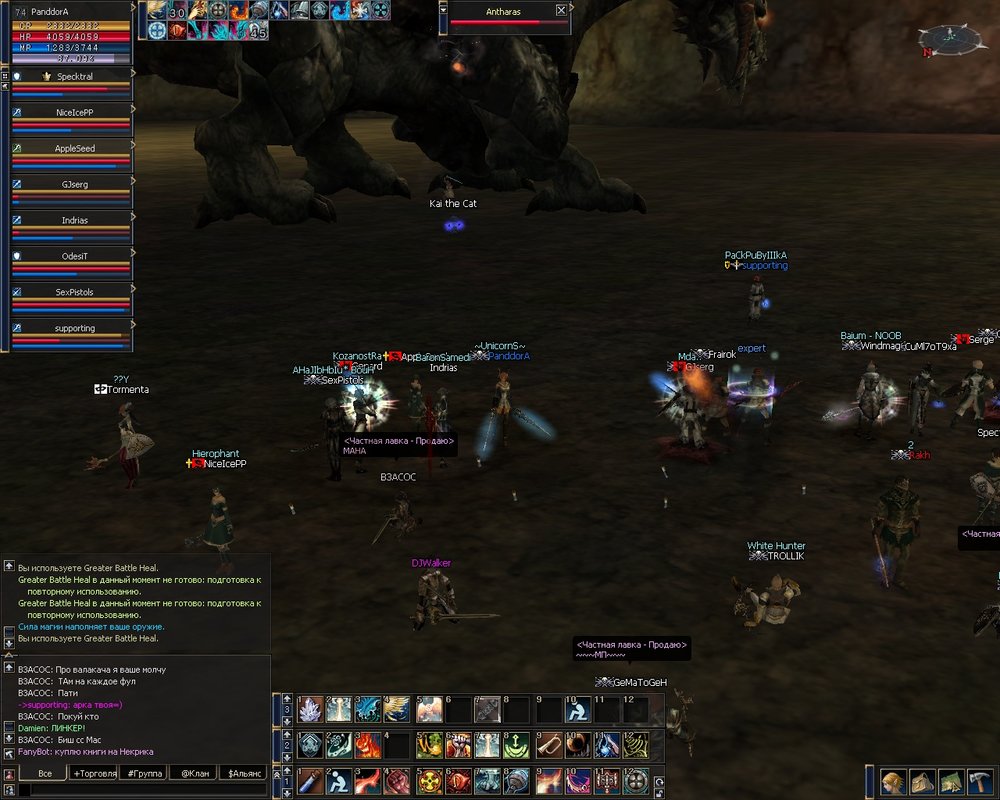
Task: Close the Antharas target window
Action: click(561, 10)
